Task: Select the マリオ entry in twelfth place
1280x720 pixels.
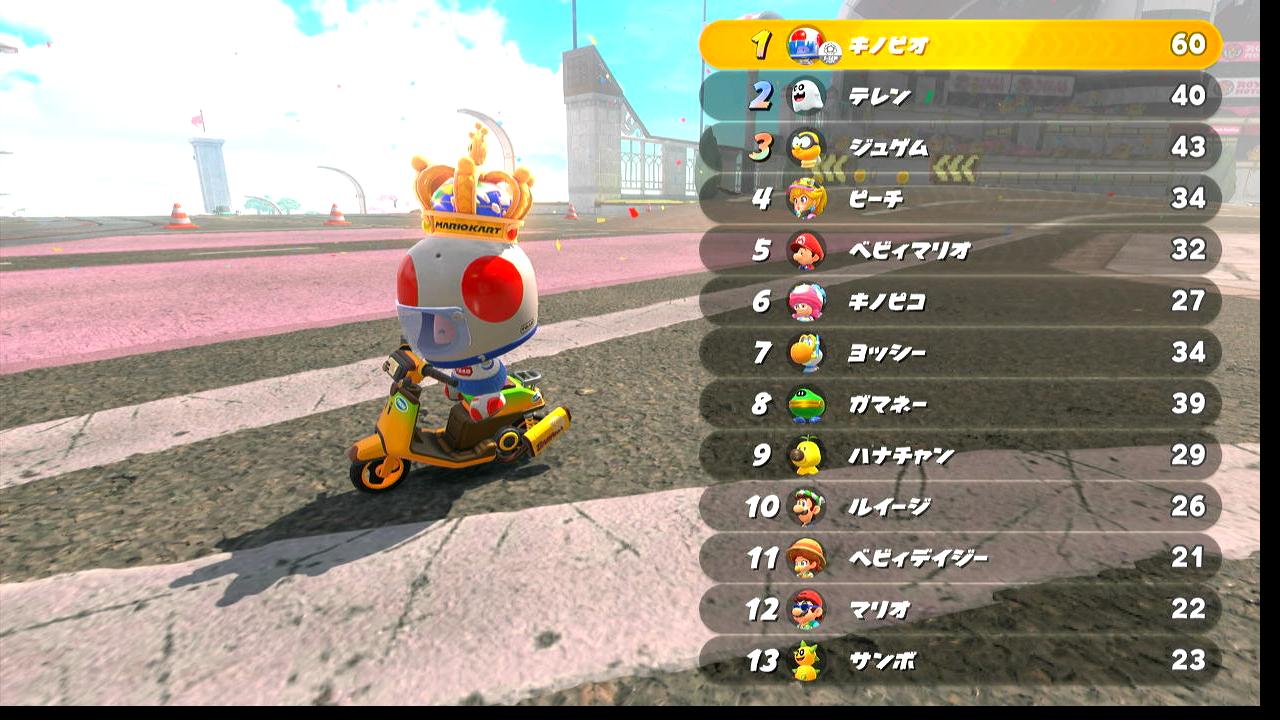Action: pos(960,609)
